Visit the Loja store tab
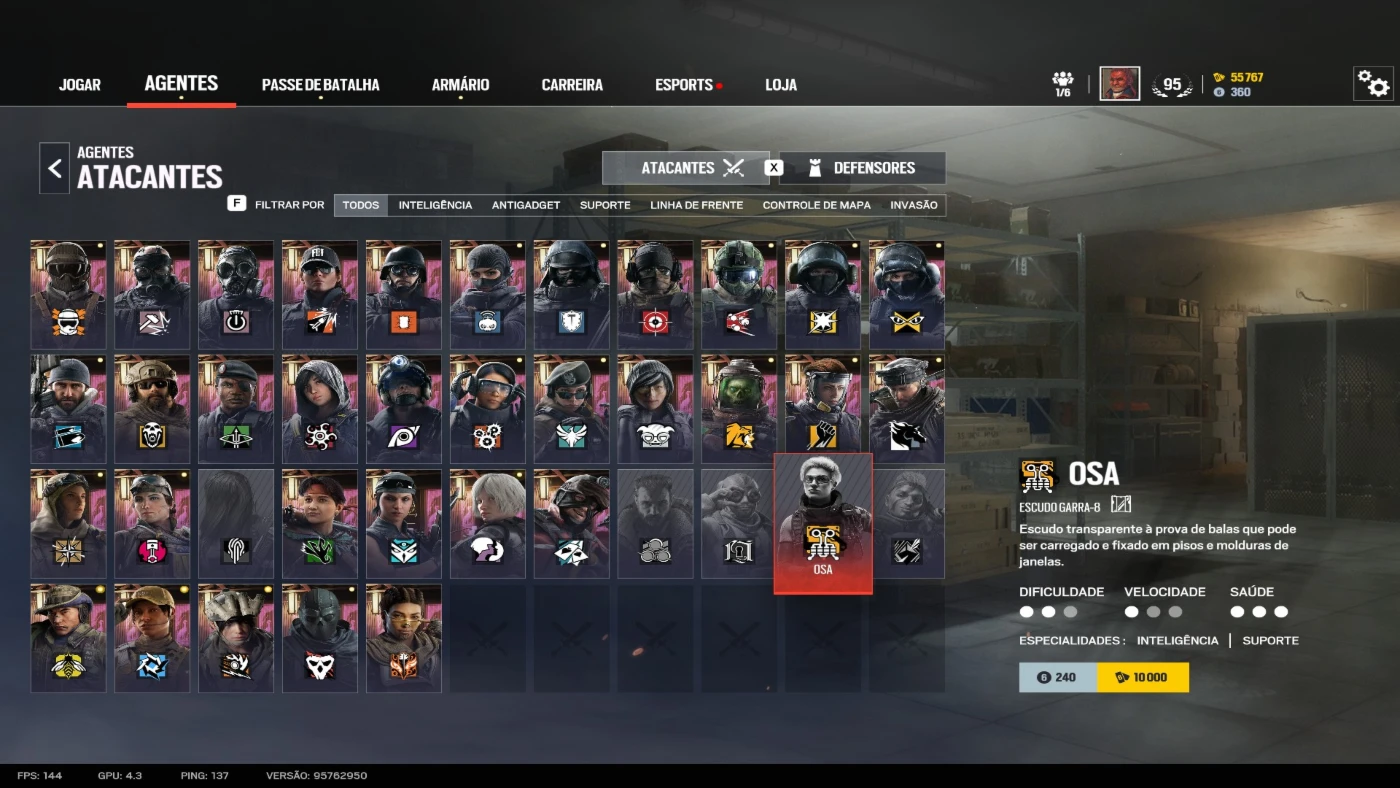1400x788 pixels. (781, 85)
